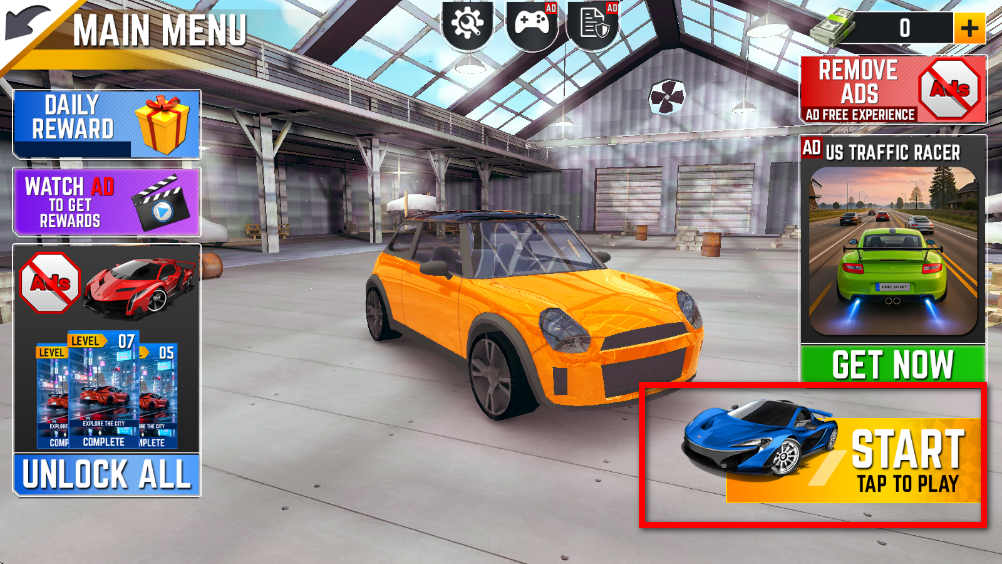
Task: Open the document shield privacy icon
Action: [593, 24]
